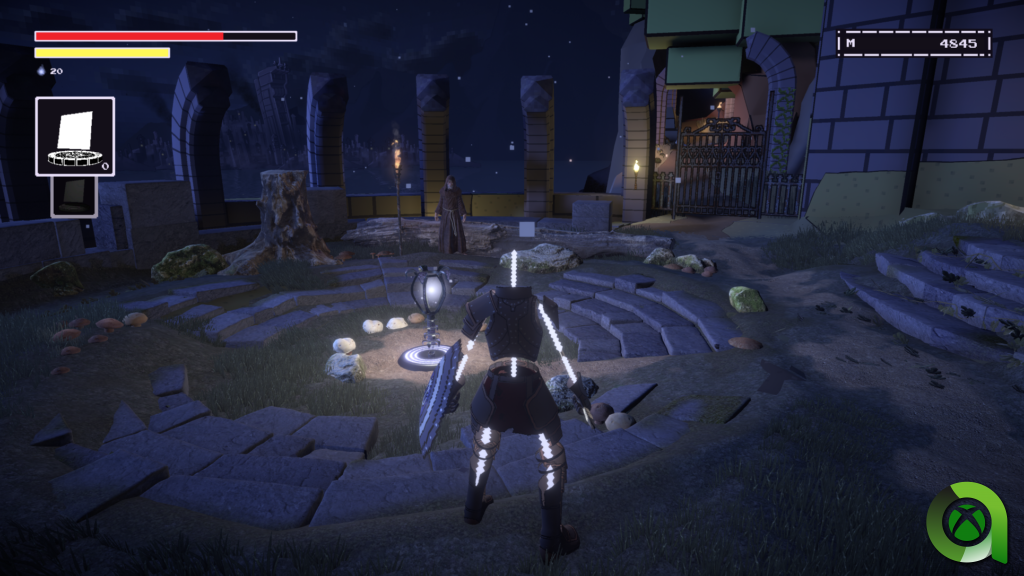Click the Xbox logo badge overlay
1024x576 pixels.
pos(967,522)
